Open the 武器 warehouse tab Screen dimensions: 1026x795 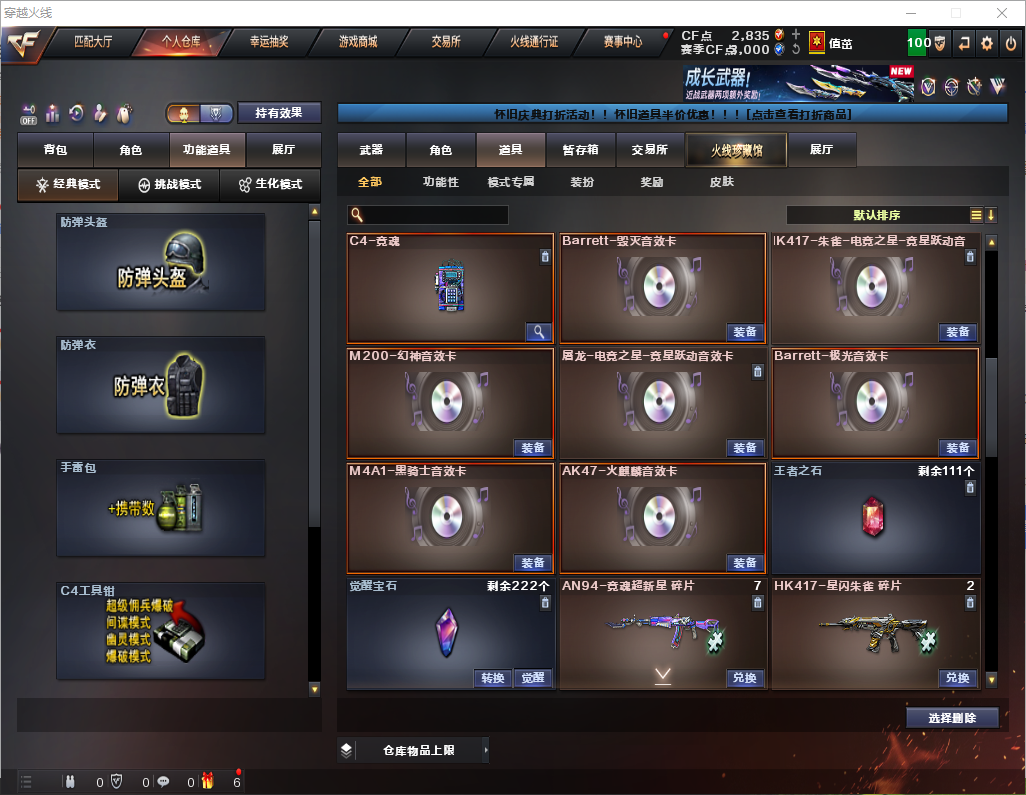pyautogui.click(x=371, y=150)
